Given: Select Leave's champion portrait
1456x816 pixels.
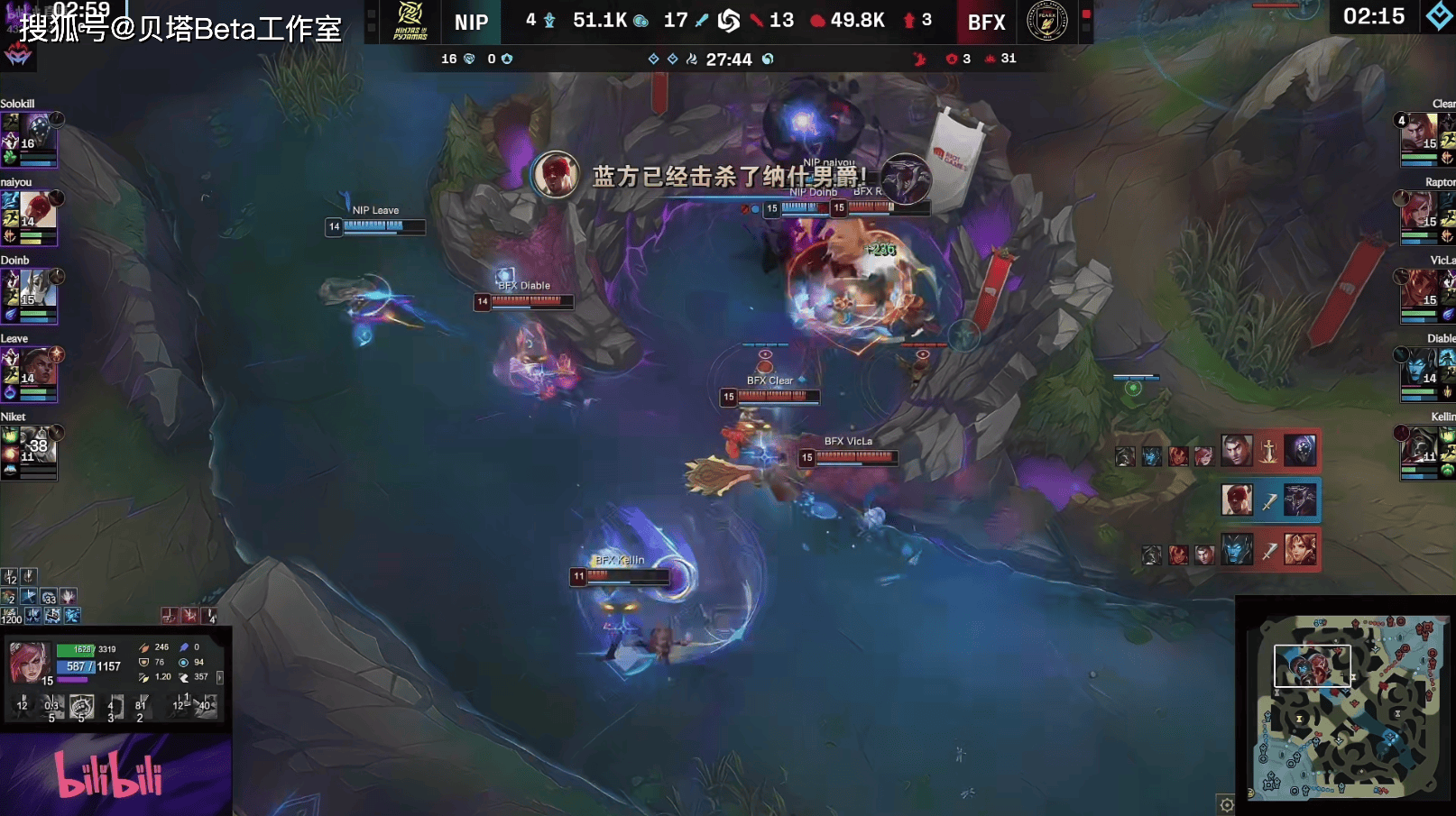Looking at the screenshot, I should (38, 370).
